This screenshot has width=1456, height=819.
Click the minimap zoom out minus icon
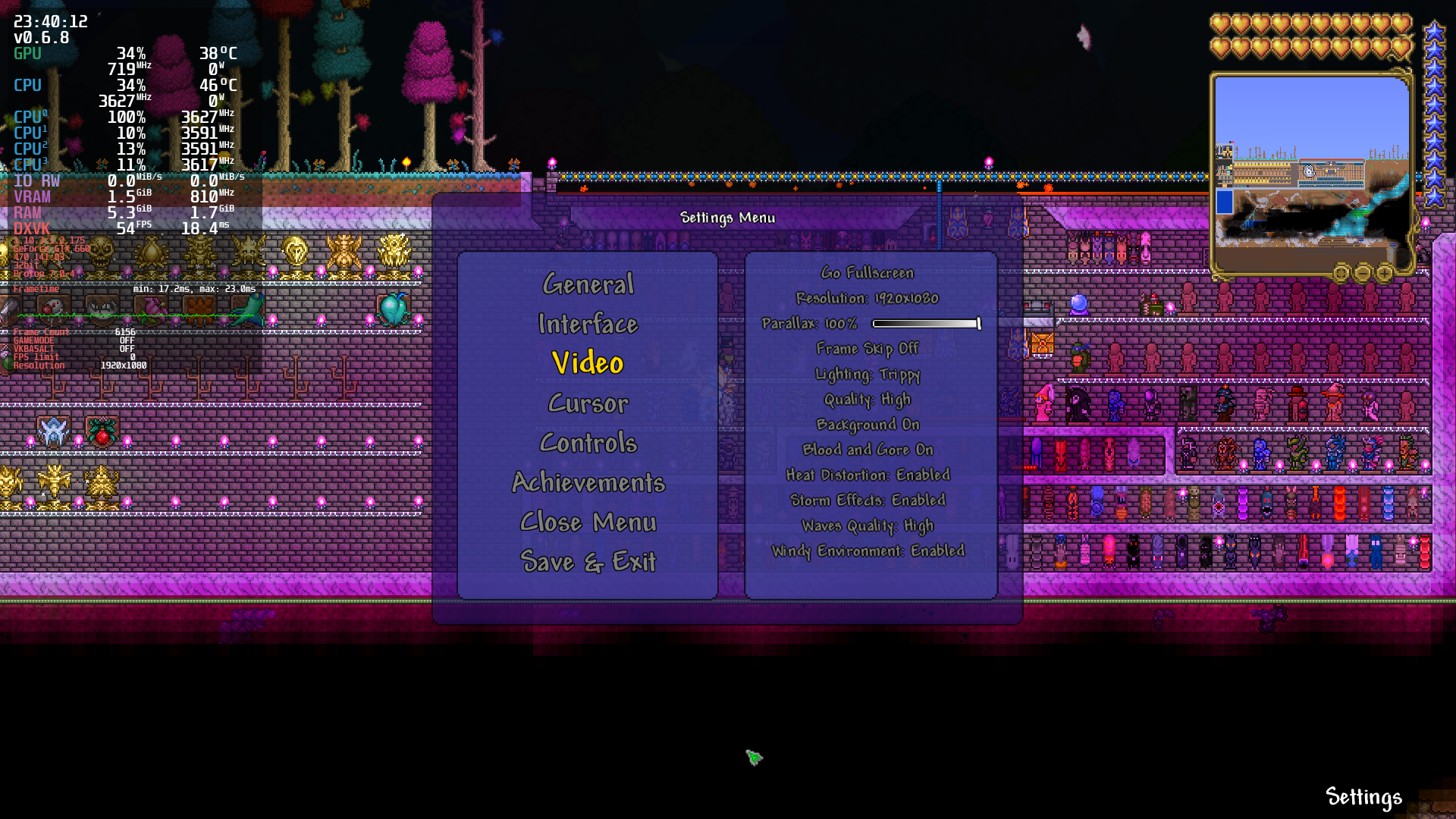point(1364,273)
